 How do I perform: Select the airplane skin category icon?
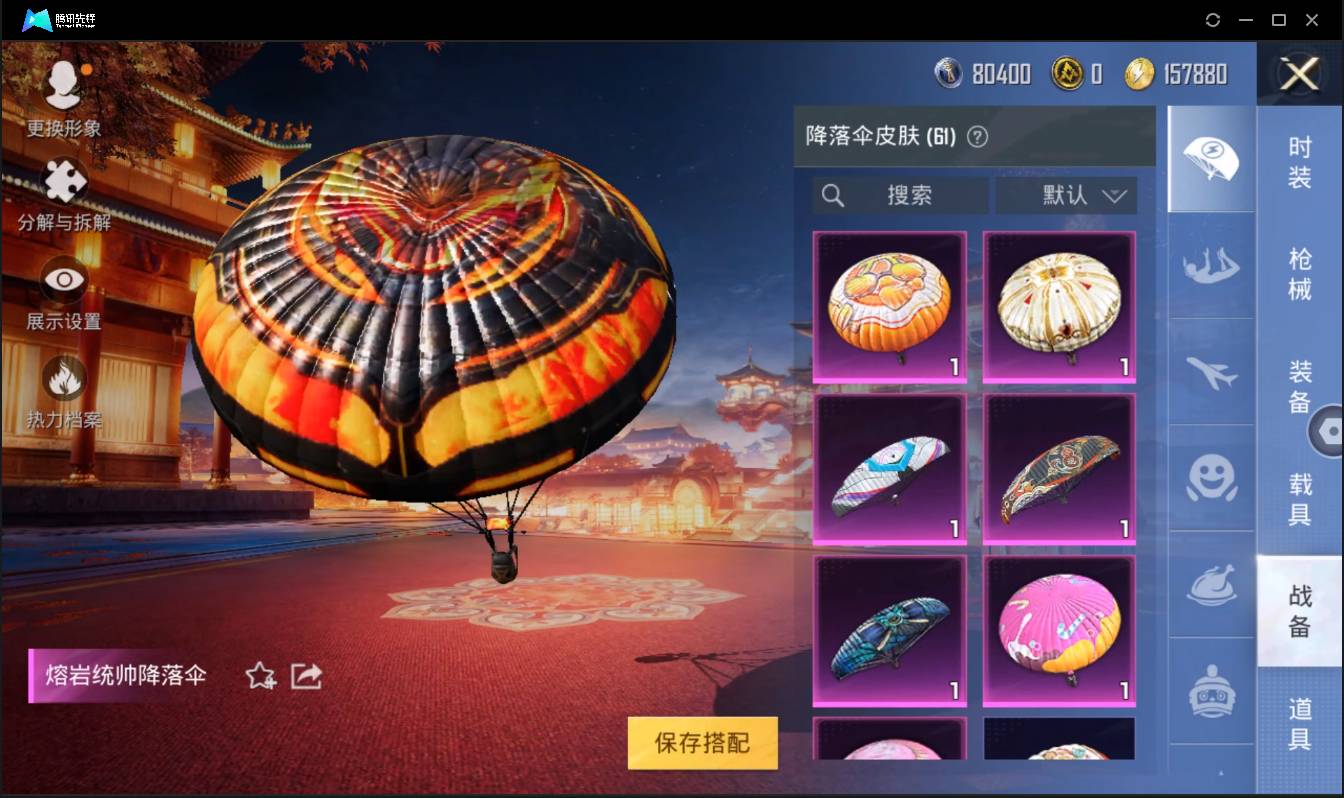coord(1211,375)
